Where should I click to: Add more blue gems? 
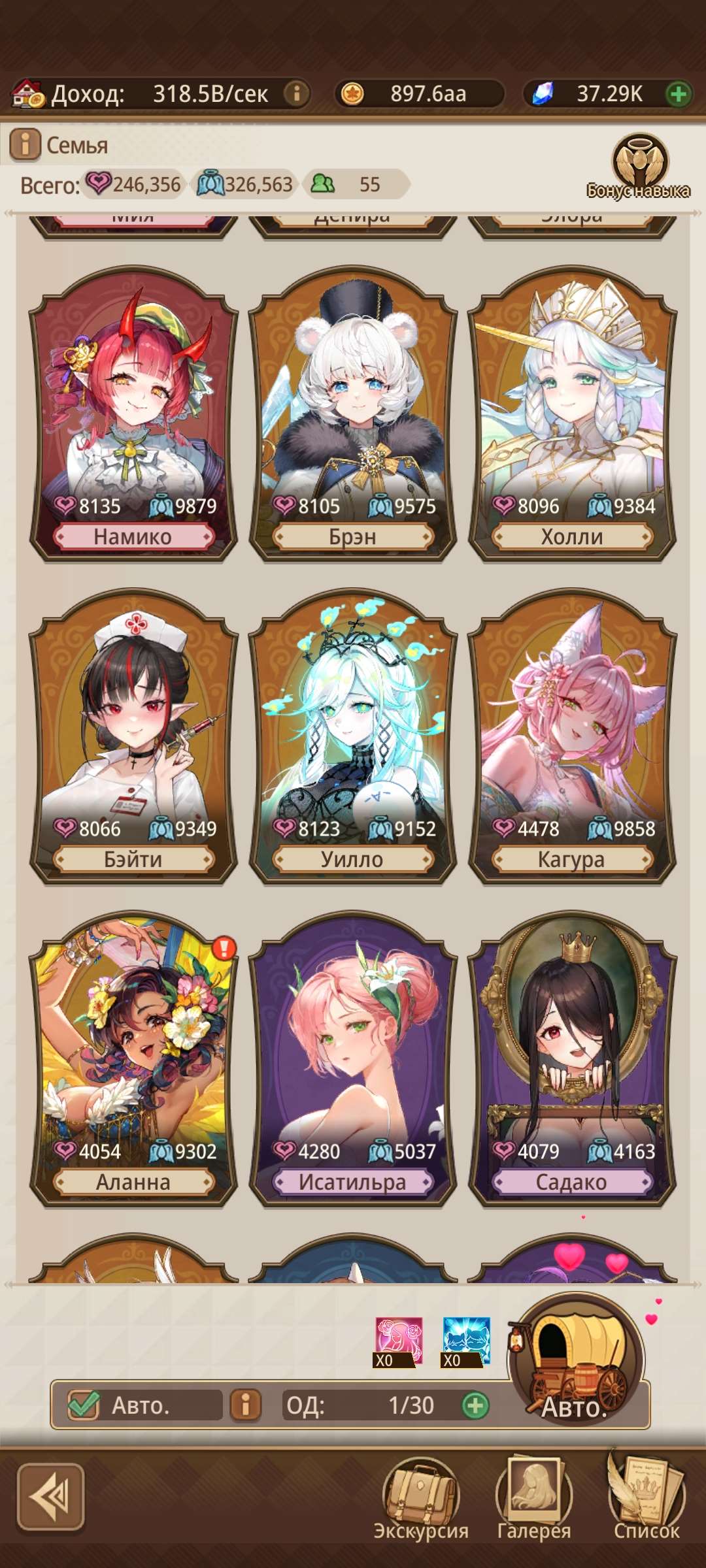coord(679,94)
